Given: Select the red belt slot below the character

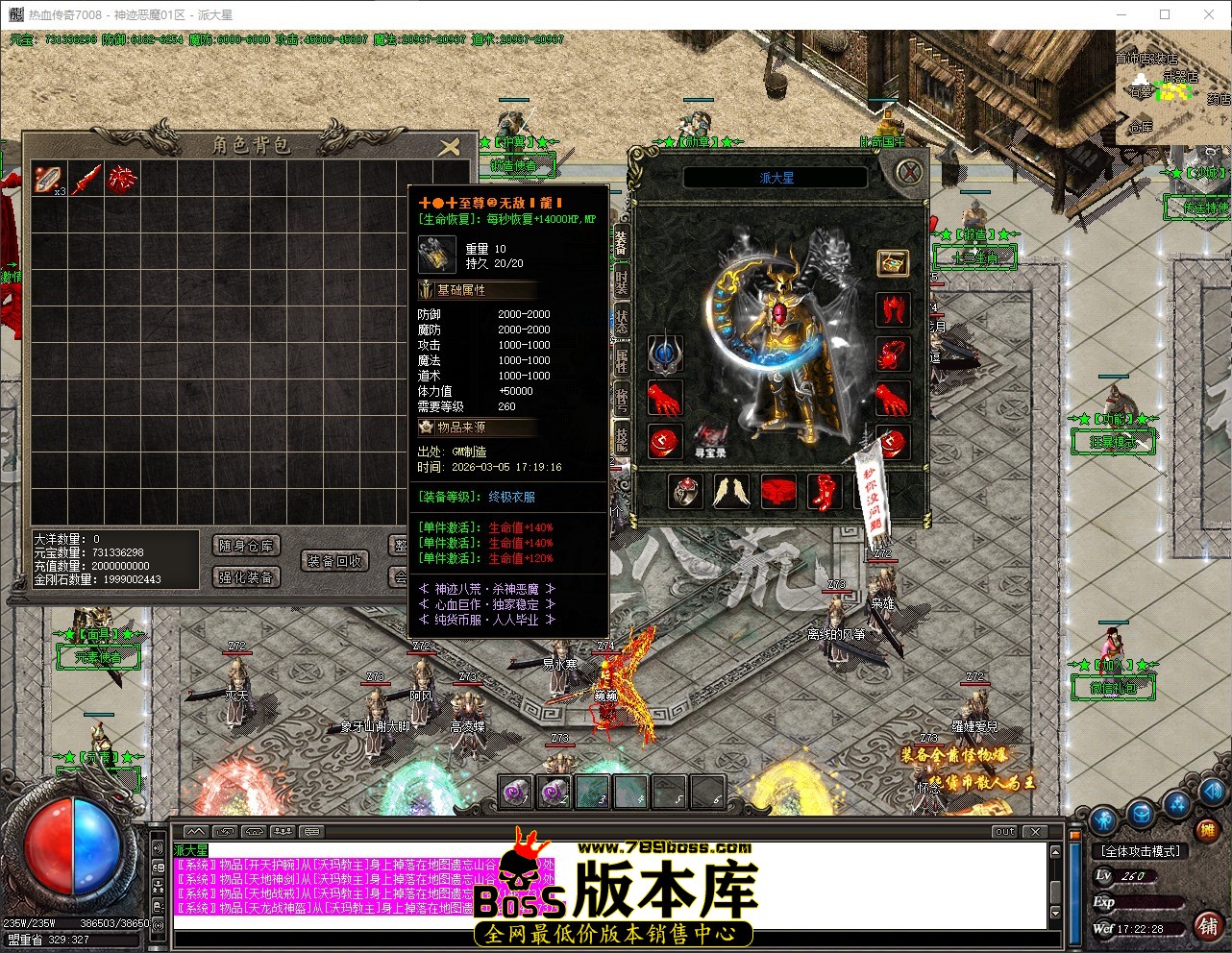Looking at the screenshot, I should tap(778, 490).
